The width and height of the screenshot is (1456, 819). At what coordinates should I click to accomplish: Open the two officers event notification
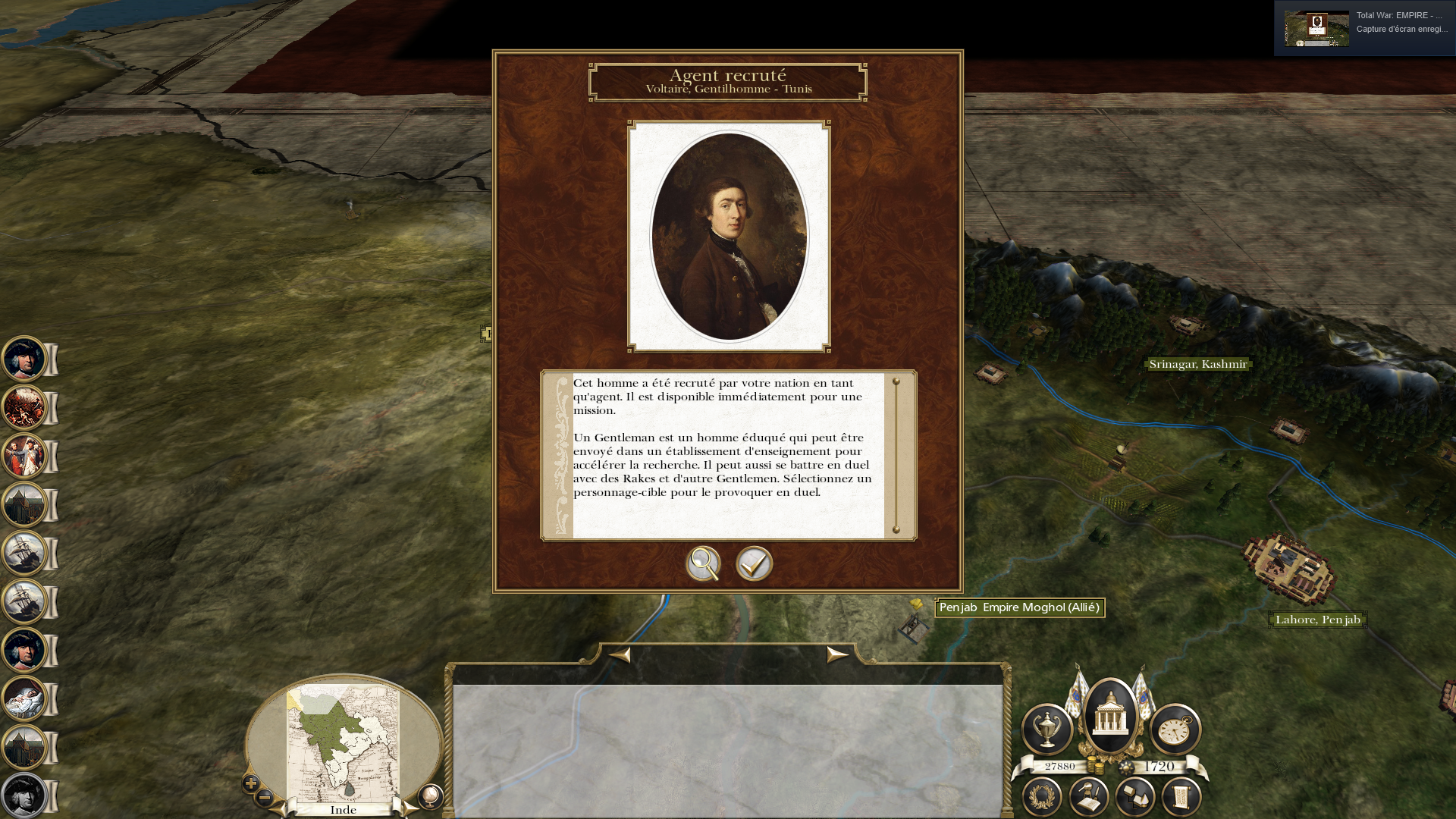(24, 456)
